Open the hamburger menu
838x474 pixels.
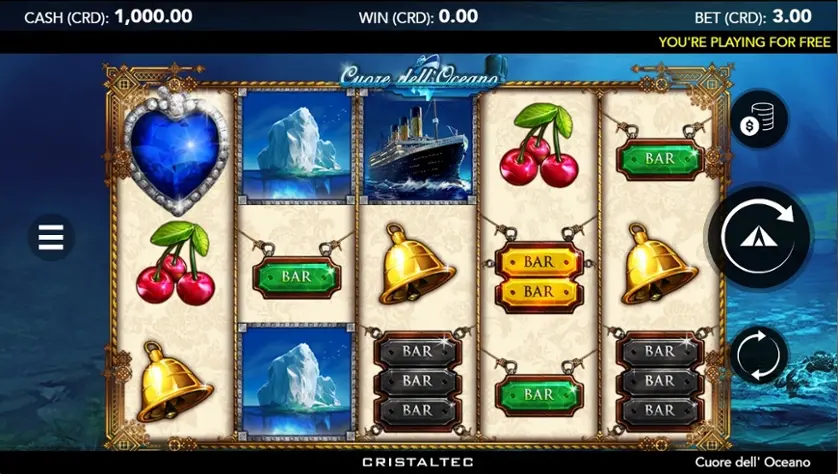[x=51, y=237]
